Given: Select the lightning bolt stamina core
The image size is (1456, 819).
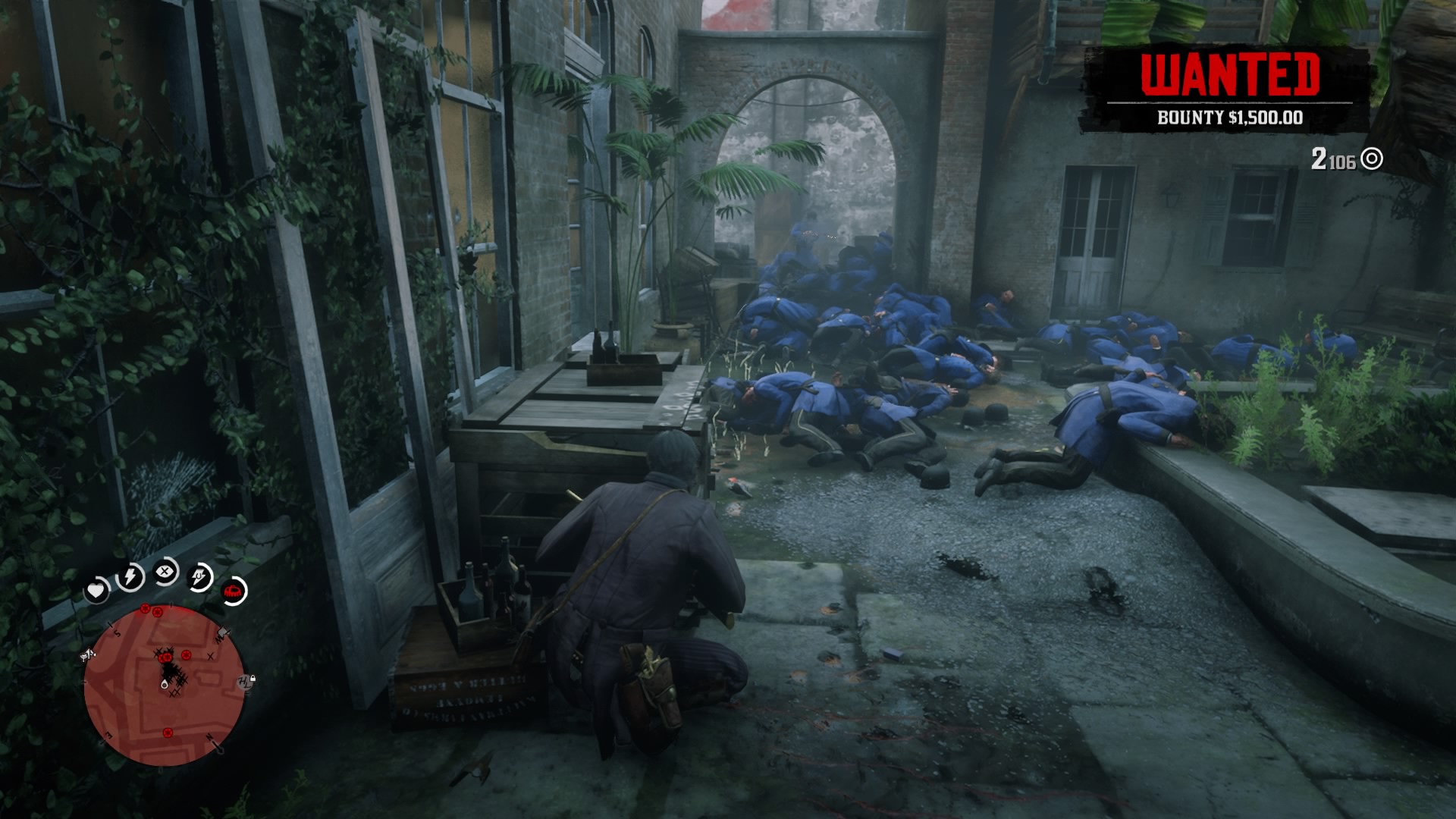Looking at the screenshot, I should (130, 578).
